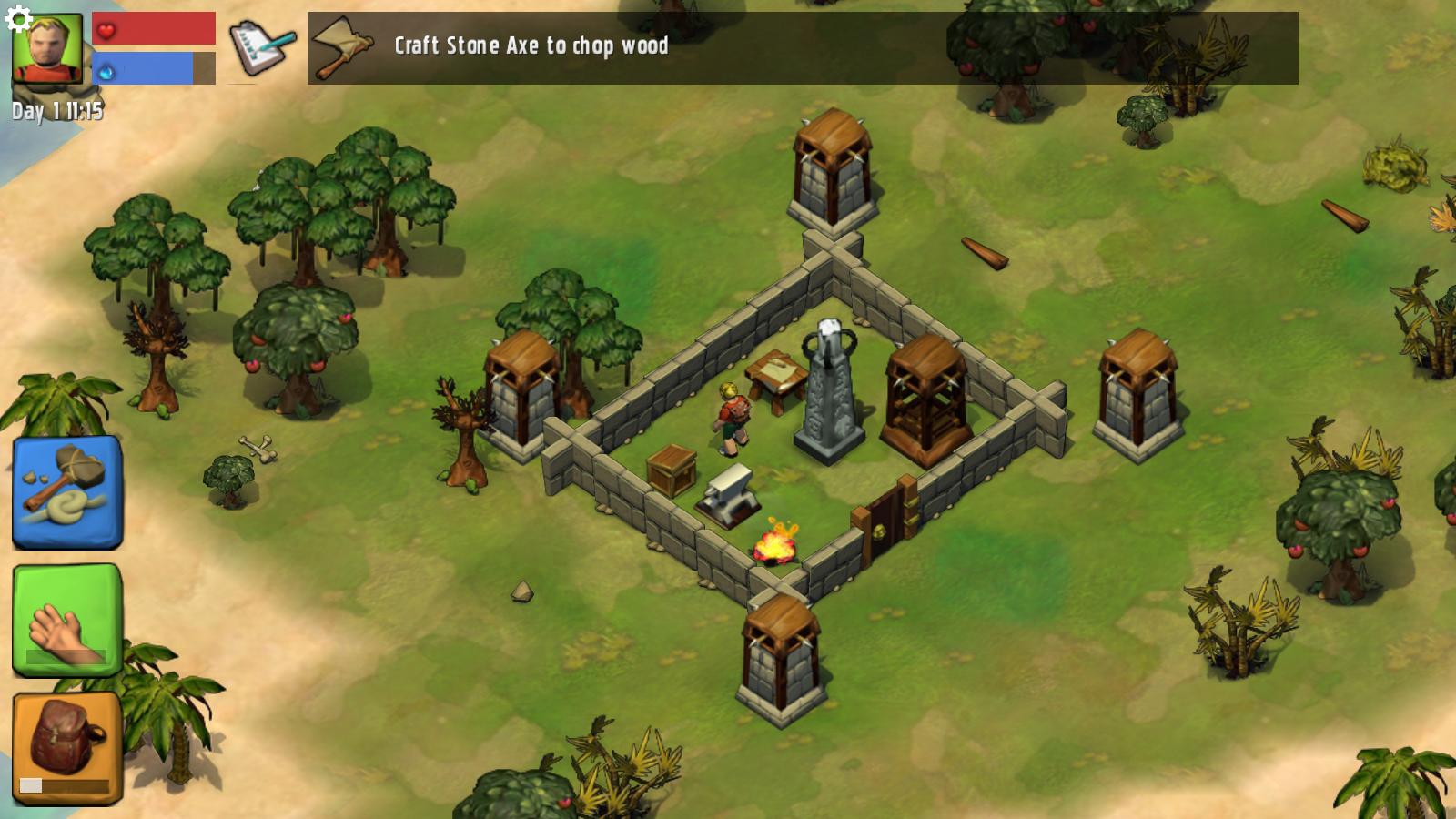Activate the hand interact button
Viewport: 1456px width, 819px height.
tap(66, 620)
